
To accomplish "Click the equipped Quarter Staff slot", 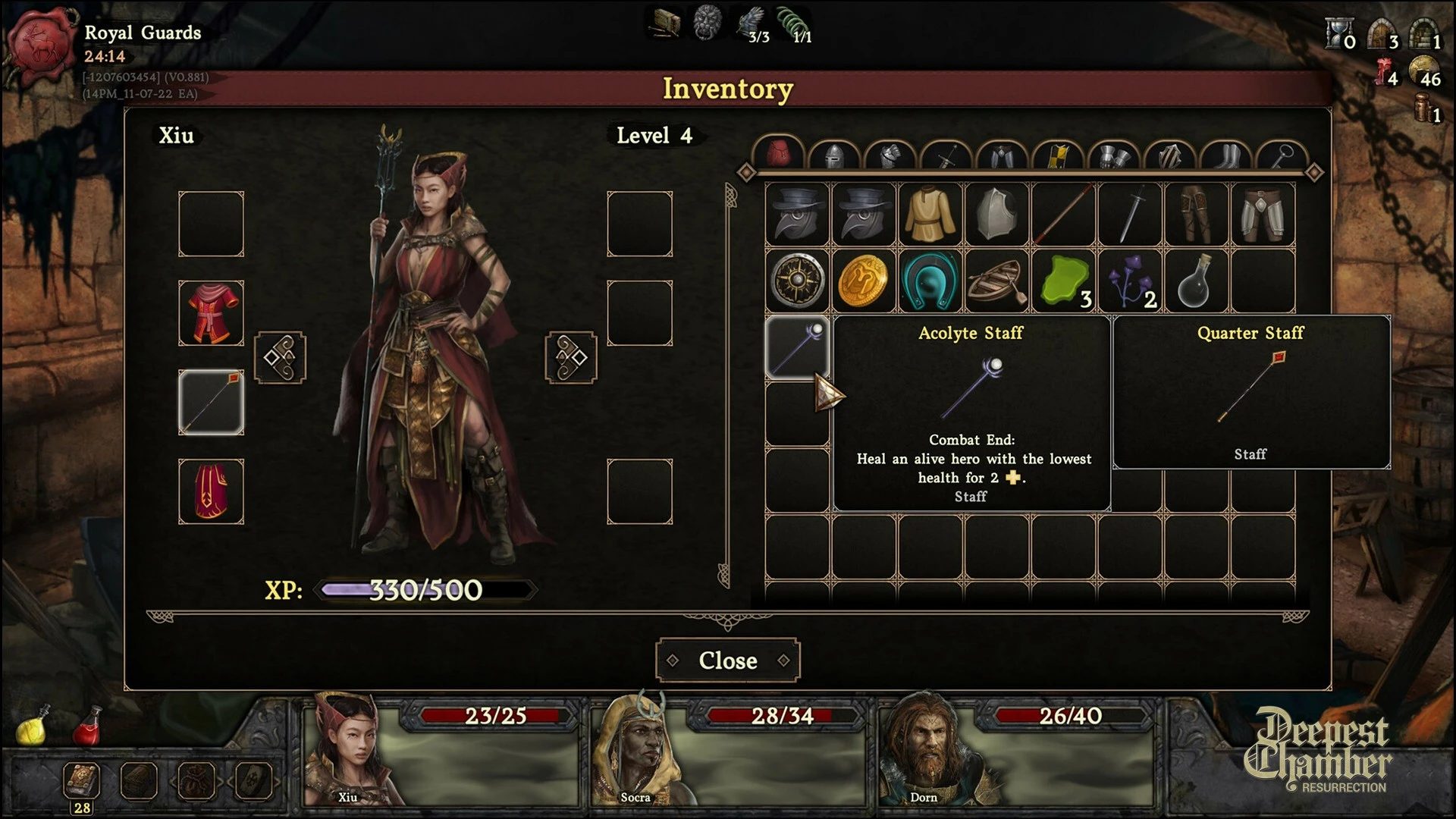I will 211,403.
